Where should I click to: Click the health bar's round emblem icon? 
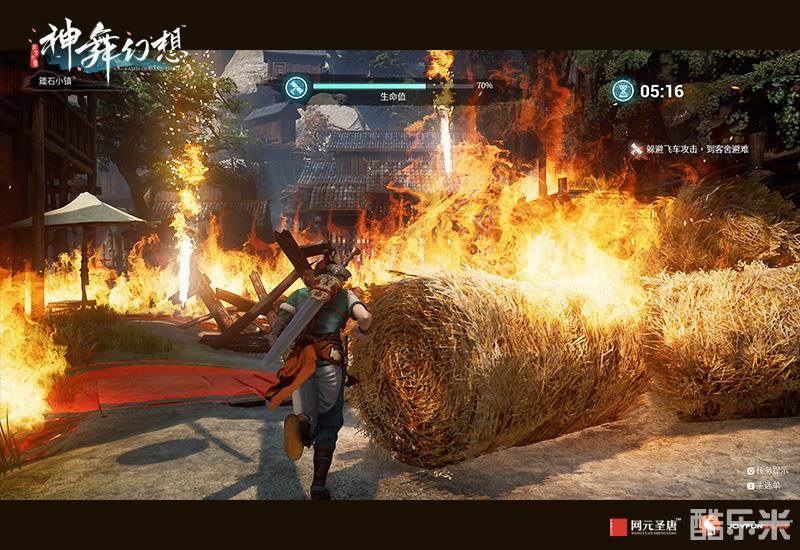point(294,87)
